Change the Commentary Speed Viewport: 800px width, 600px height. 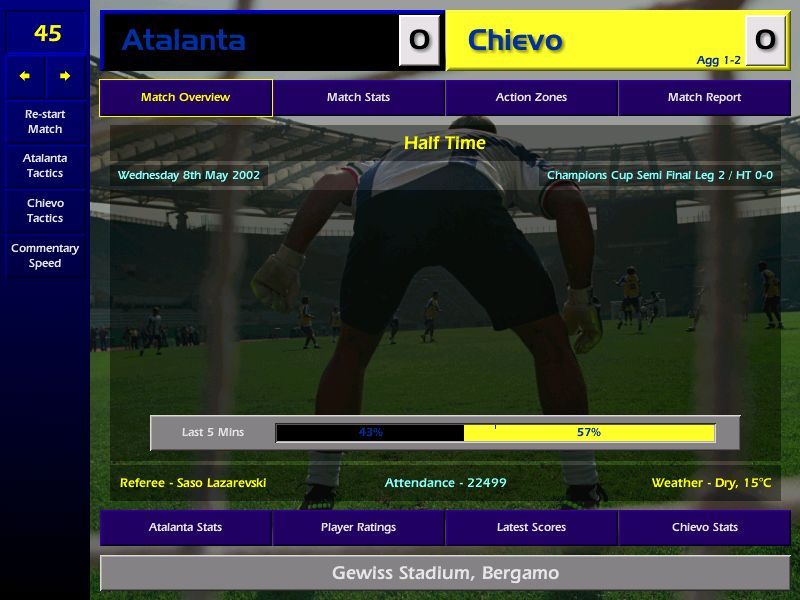[x=45, y=256]
